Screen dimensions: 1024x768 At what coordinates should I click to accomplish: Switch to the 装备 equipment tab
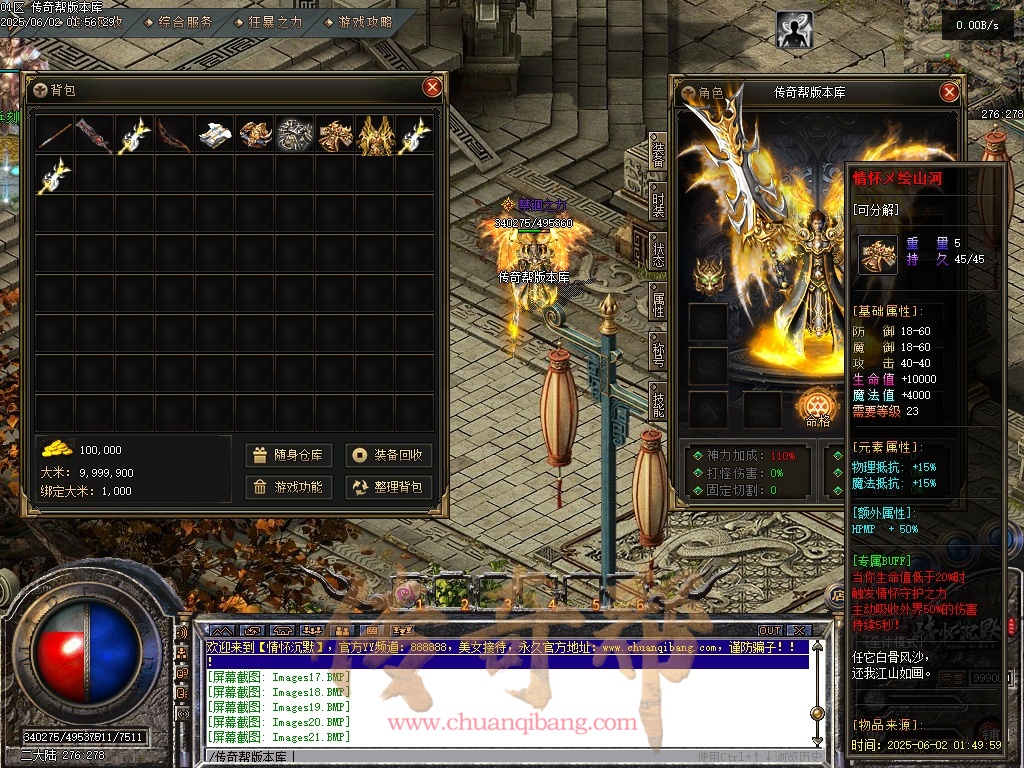pyautogui.click(x=658, y=154)
